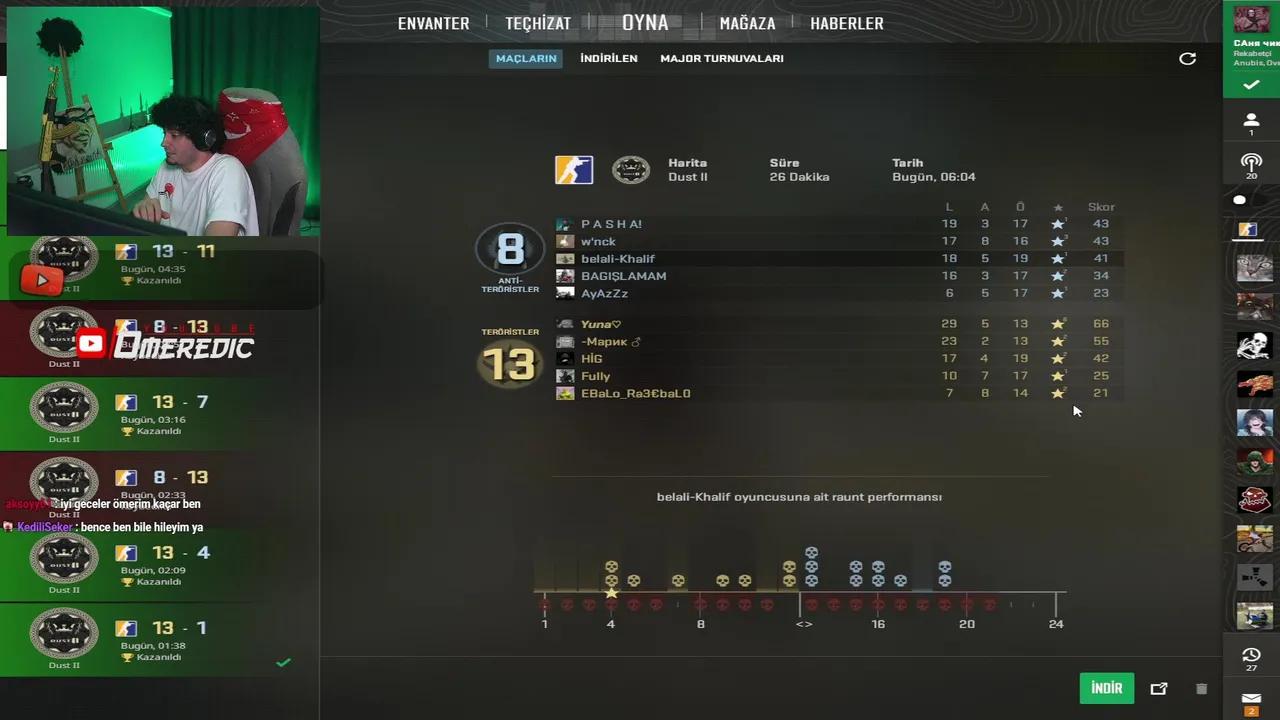Image resolution: width=1280 pixels, height=720 pixels.
Task: Open the MAĞAZA menu
Action: pyautogui.click(x=747, y=22)
